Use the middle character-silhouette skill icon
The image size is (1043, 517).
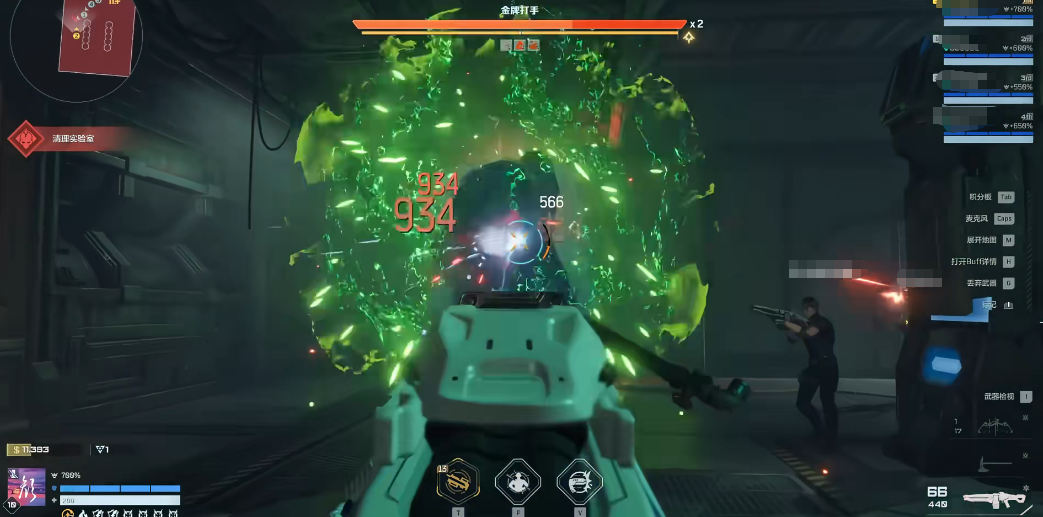point(518,482)
